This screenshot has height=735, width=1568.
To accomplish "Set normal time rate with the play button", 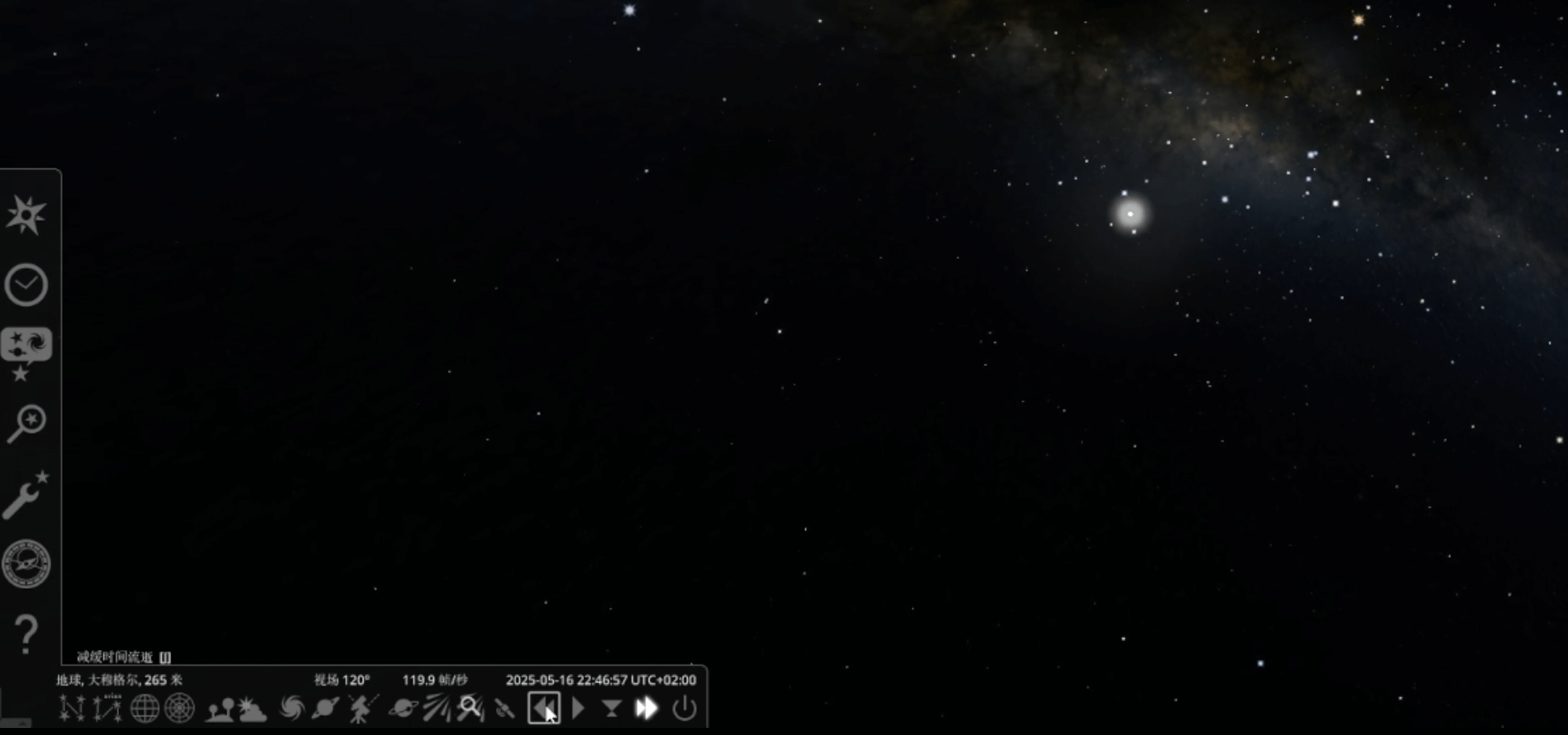I will click(x=578, y=709).
